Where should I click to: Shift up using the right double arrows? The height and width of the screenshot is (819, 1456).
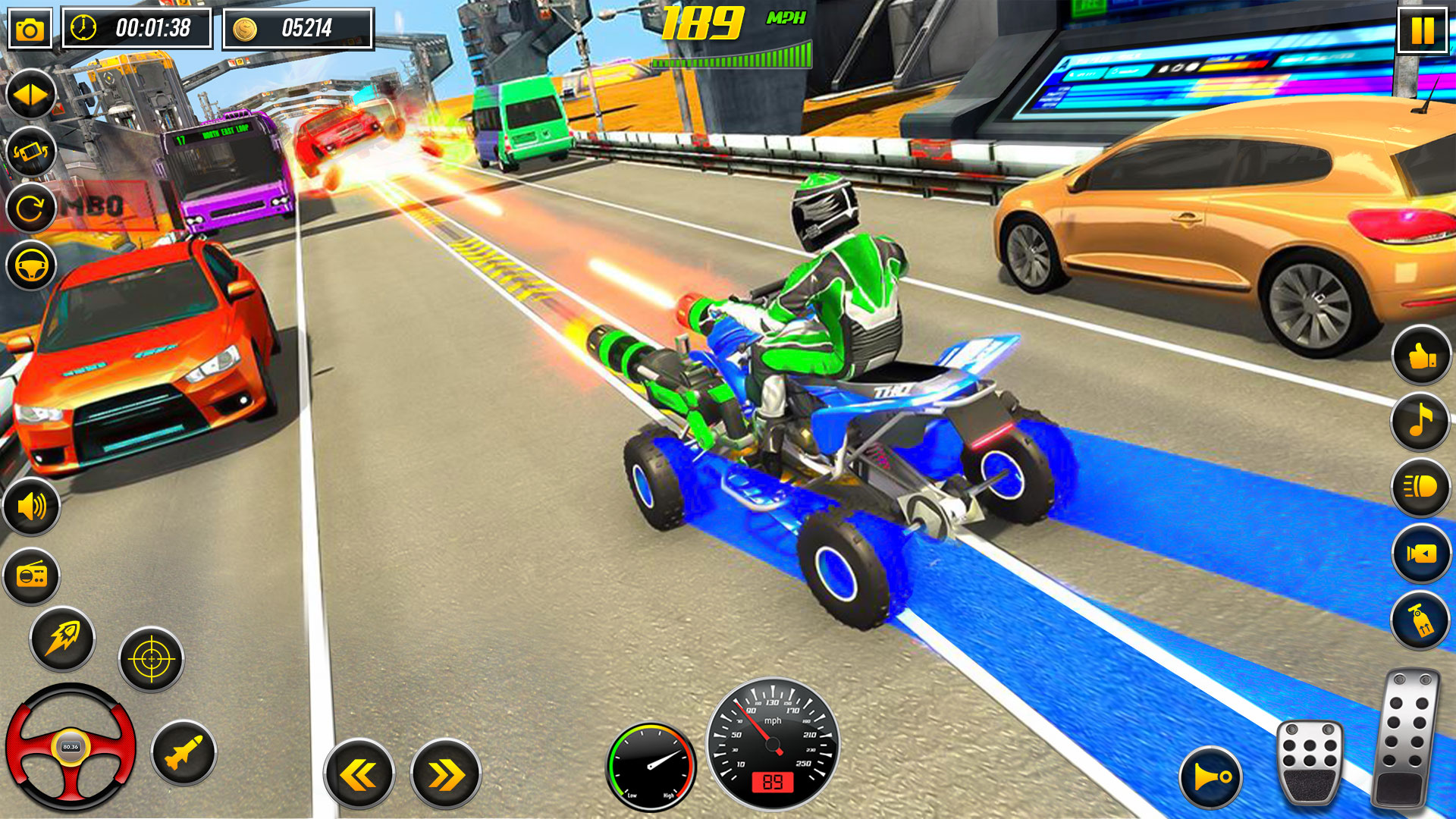click(446, 775)
